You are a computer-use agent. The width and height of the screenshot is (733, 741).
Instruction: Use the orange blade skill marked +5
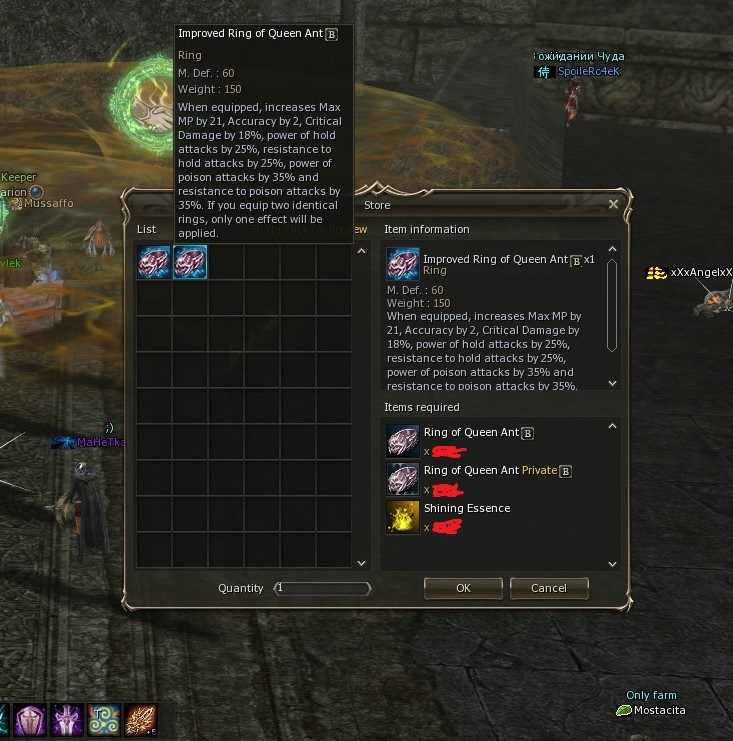coord(141,720)
